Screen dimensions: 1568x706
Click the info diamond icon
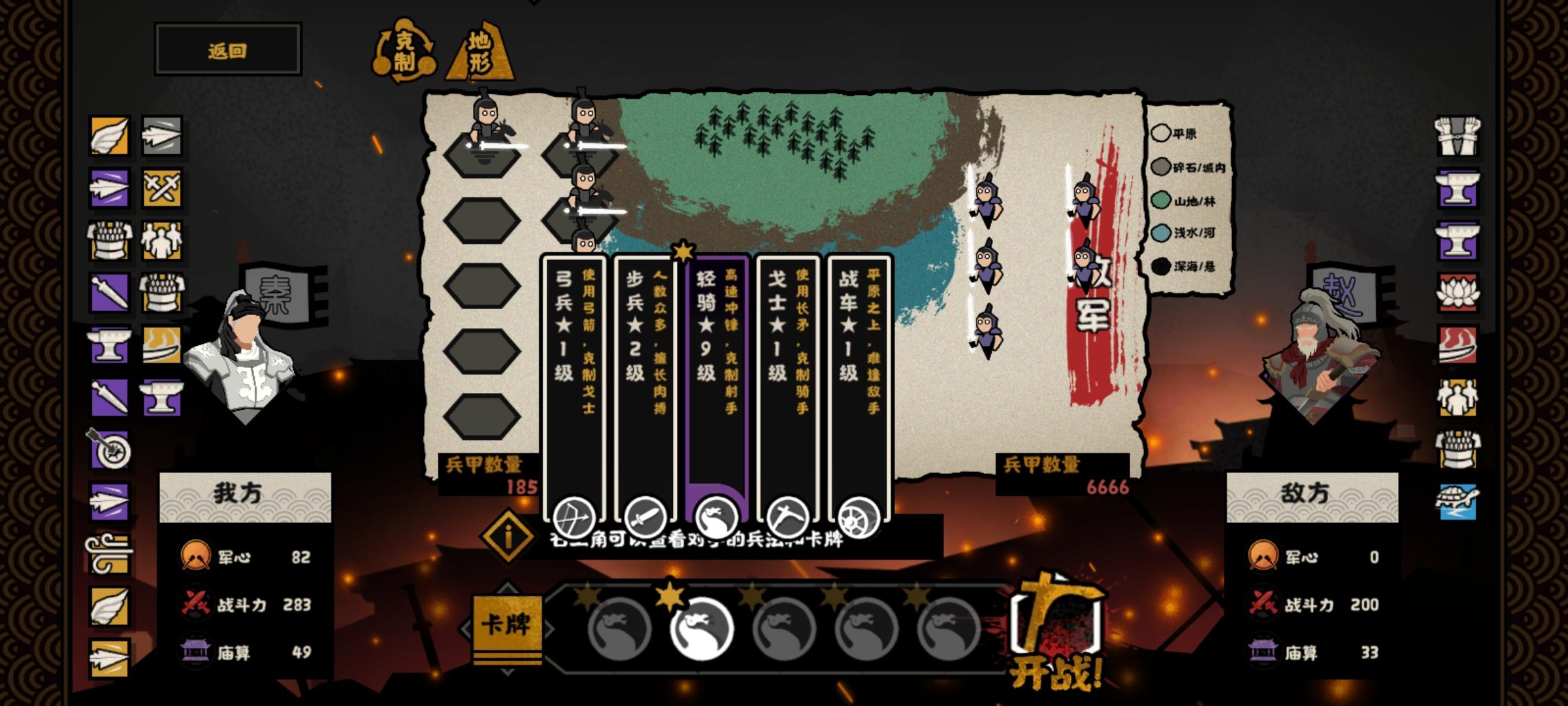click(x=508, y=537)
